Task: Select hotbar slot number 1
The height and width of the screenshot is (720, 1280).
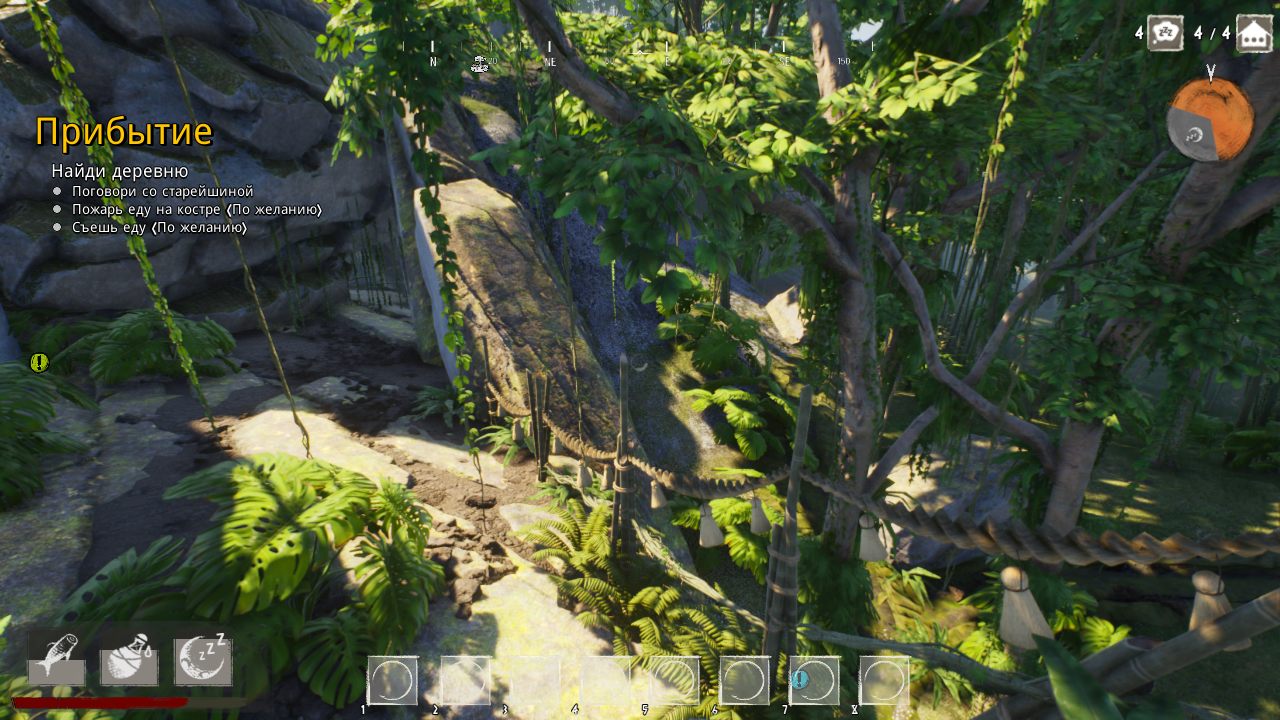Action: [392, 681]
